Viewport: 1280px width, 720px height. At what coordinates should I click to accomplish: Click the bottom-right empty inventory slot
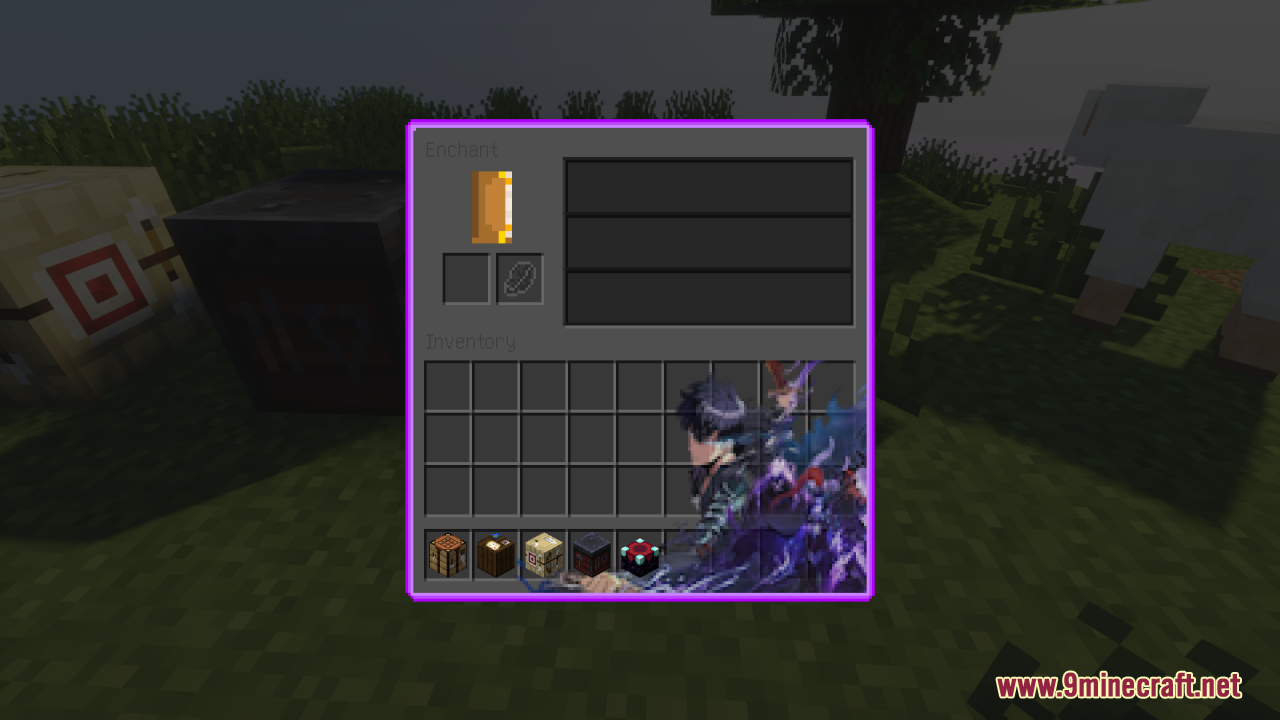click(831, 489)
